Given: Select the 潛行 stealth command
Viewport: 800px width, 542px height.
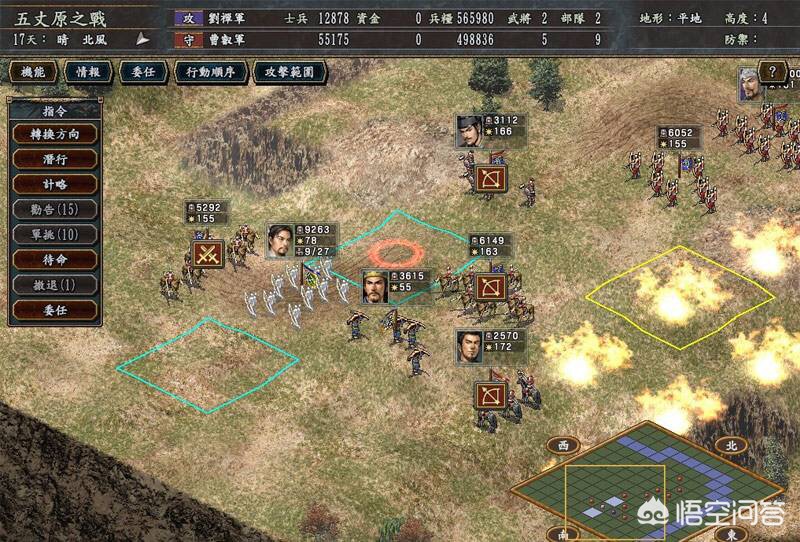Looking at the screenshot, I should coord(54,159).
